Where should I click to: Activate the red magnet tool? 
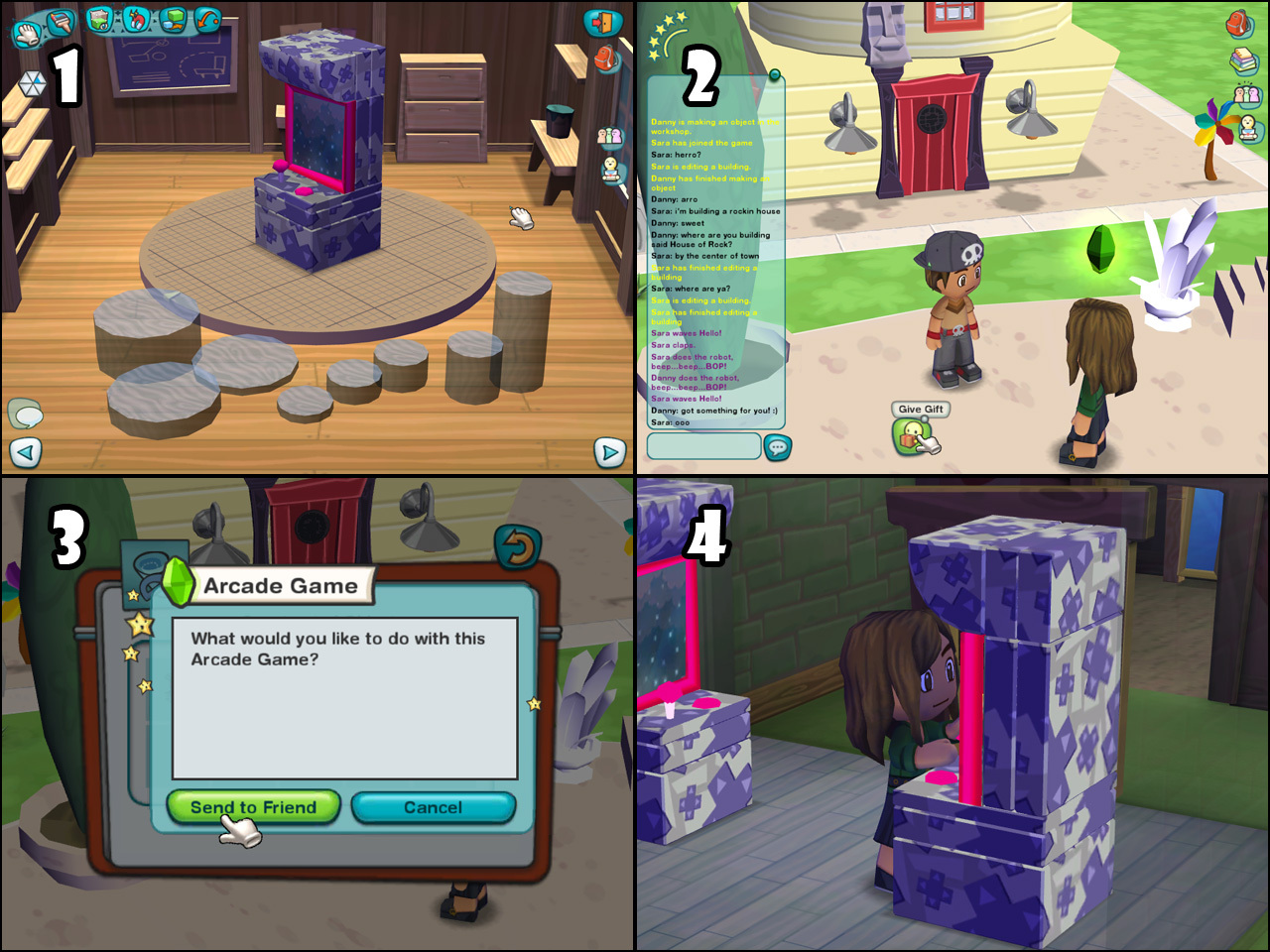point(136,19)
